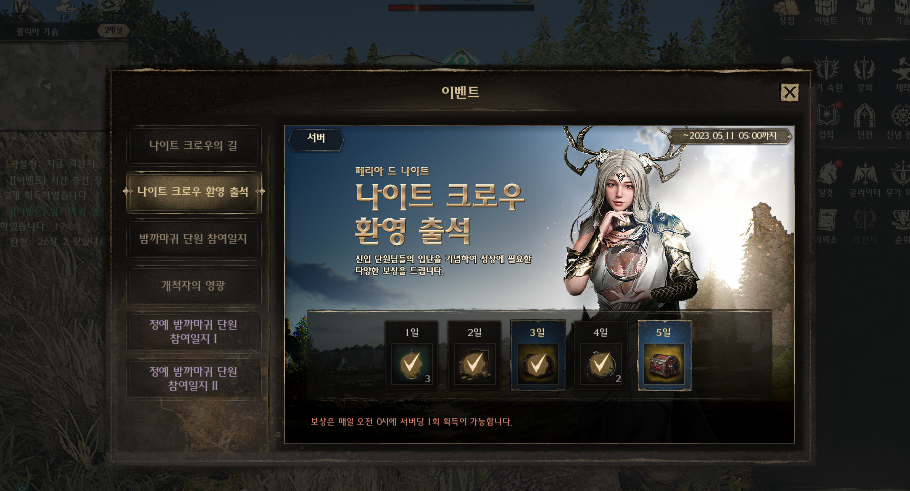
Task: Click the 서버 tab on the banner
Action: [315, 140]
